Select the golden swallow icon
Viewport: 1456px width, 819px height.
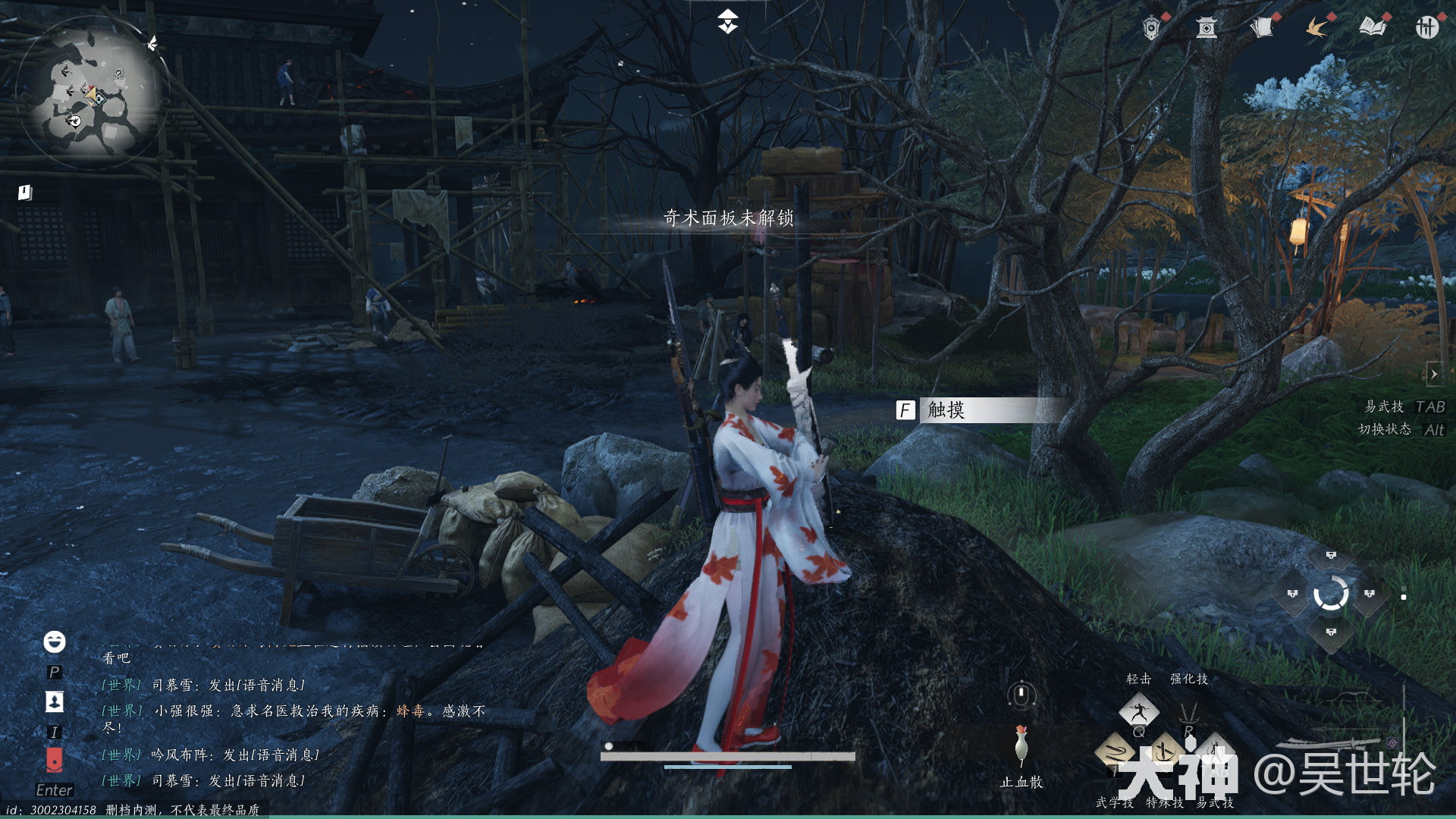tap(1316, 29)
